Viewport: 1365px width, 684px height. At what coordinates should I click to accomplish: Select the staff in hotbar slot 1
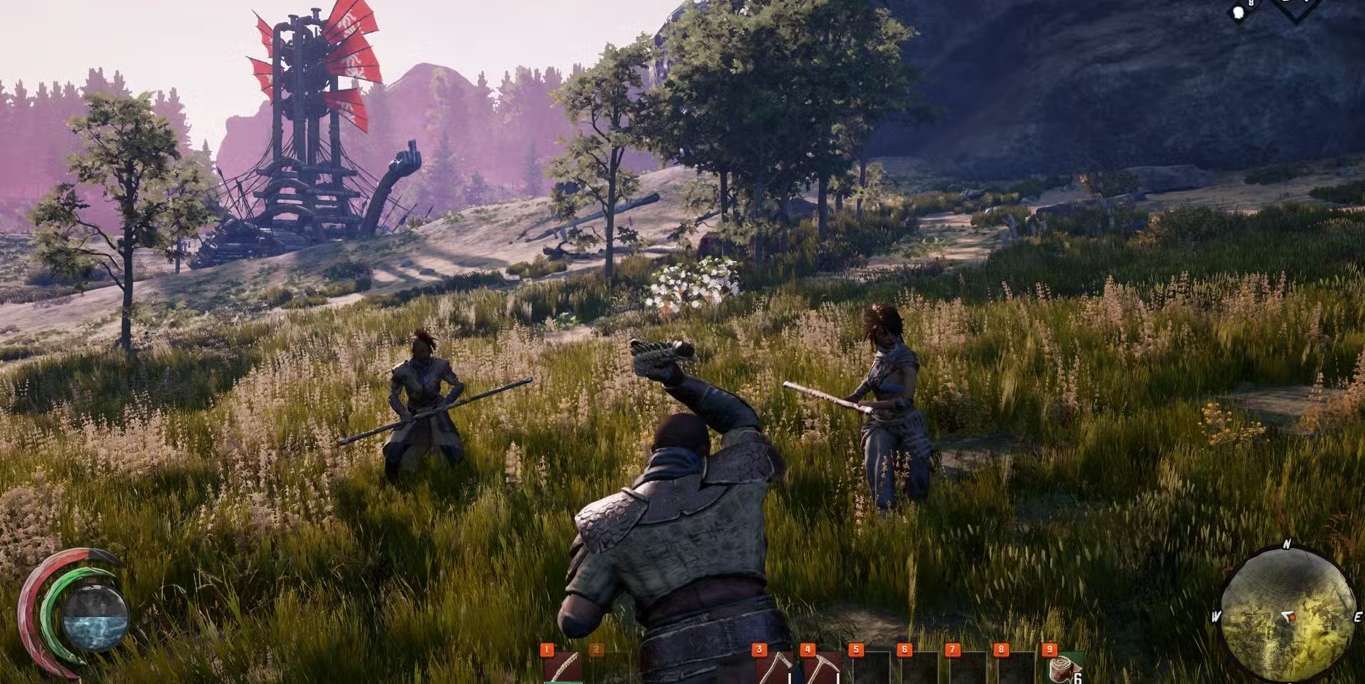tap(563, 667)
